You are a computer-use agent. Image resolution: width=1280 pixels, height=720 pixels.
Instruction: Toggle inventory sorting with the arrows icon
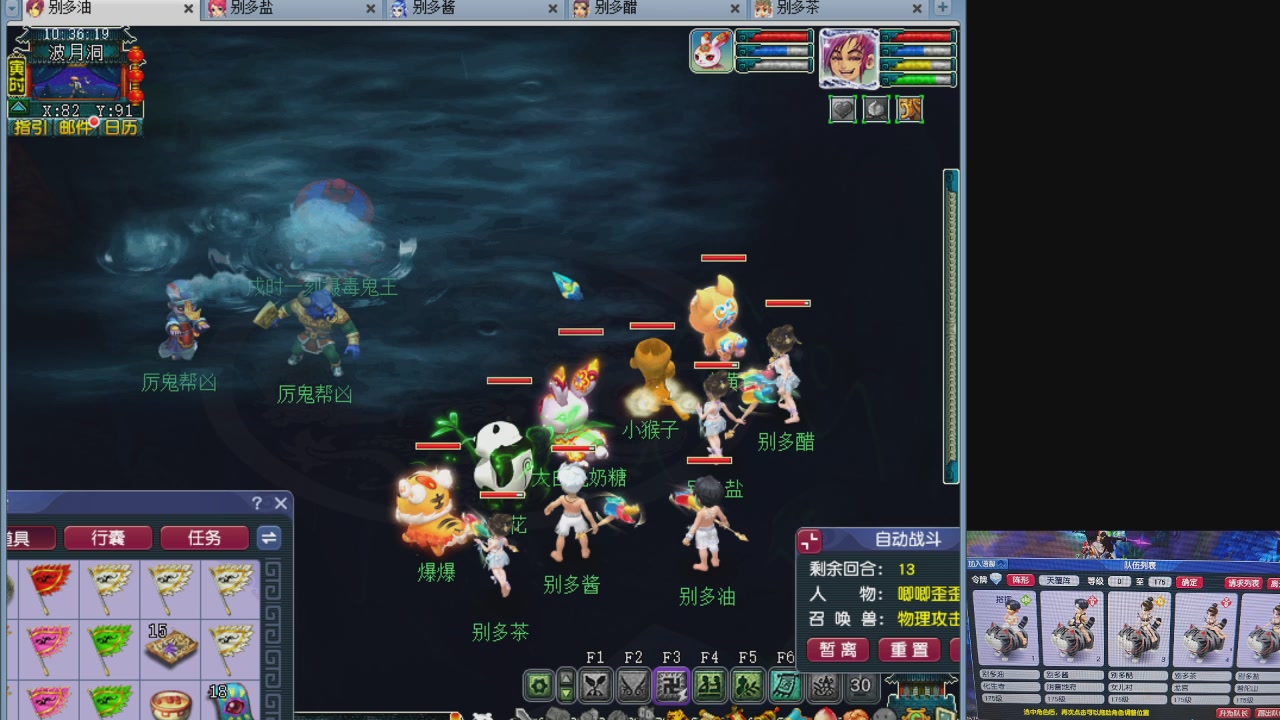coord(268,537)
